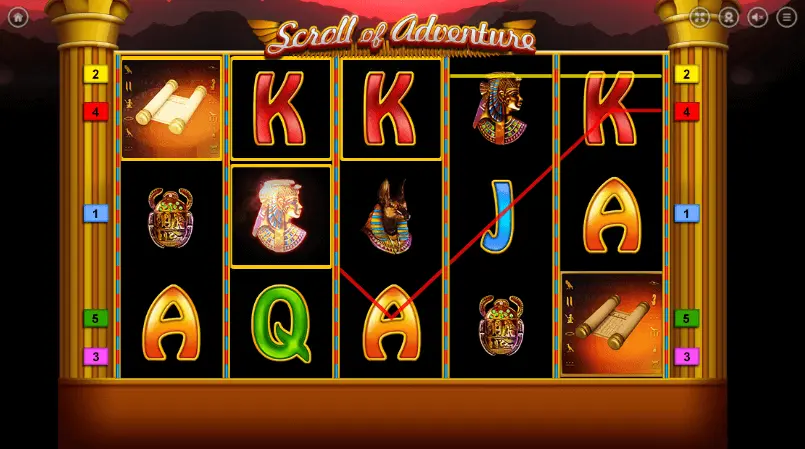
Task: Go back to the home lobby
Action: click(17, 17)
